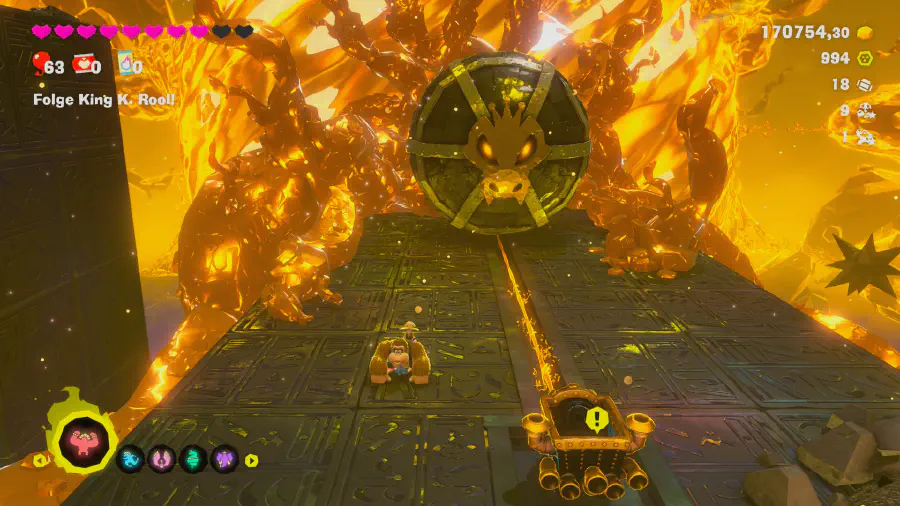Click the left arrow of the Bananza selector
Screen dimensions: 900x506
[x=40, y=461]
